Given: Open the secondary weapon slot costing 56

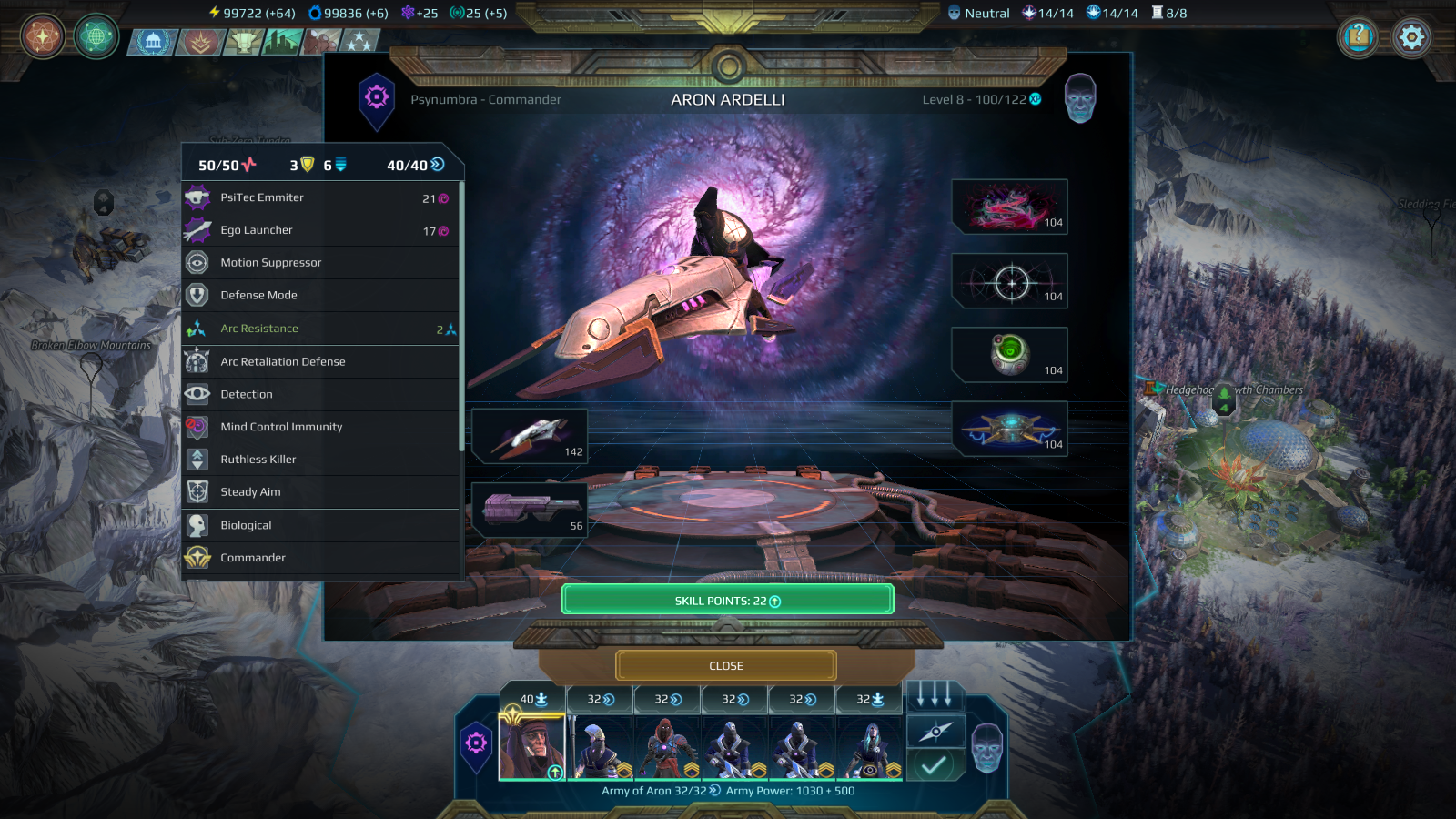Looking at the screenshot, I should point(530,510).
